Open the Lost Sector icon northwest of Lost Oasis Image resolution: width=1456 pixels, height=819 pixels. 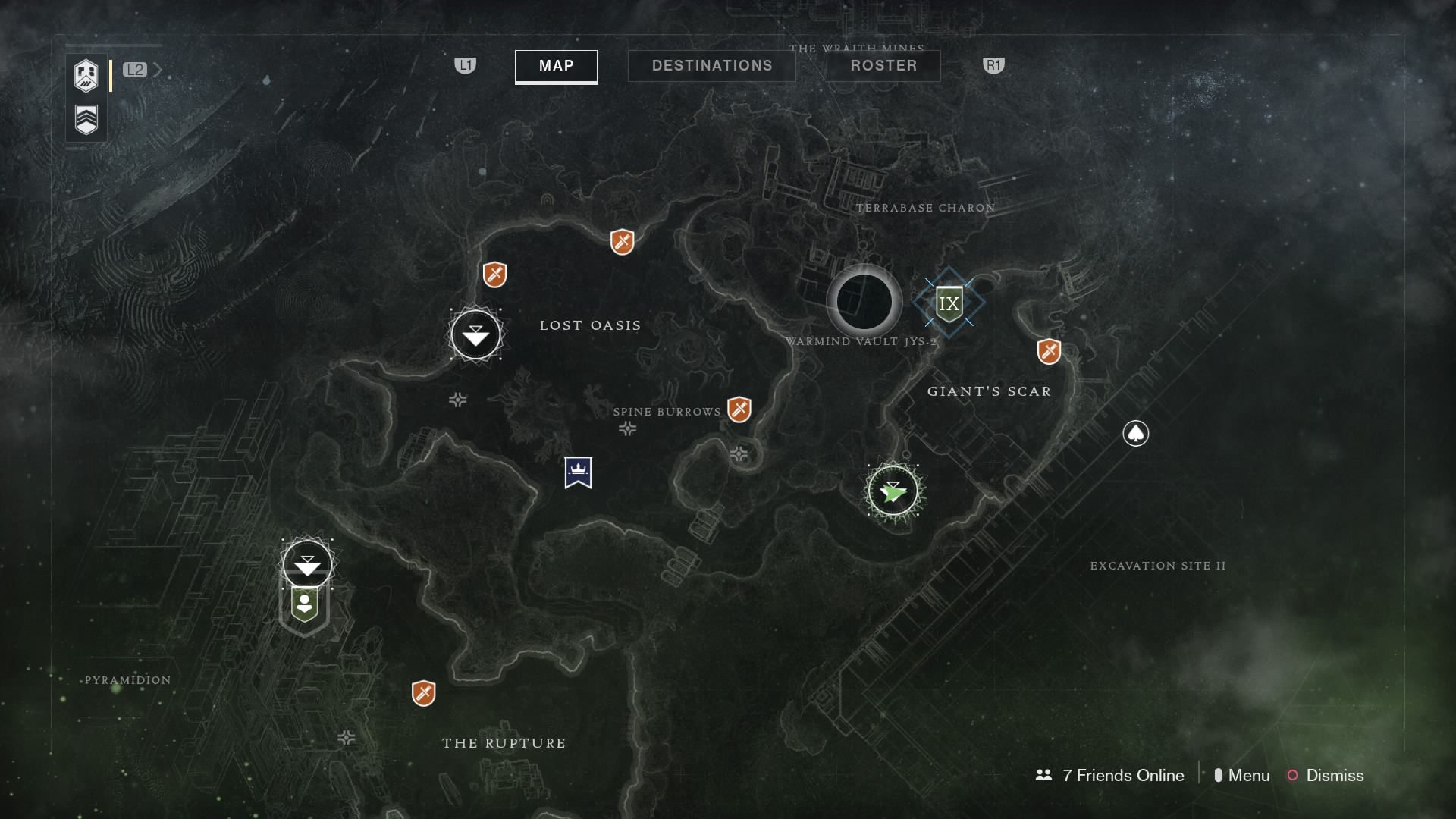[x=494, y=275]
